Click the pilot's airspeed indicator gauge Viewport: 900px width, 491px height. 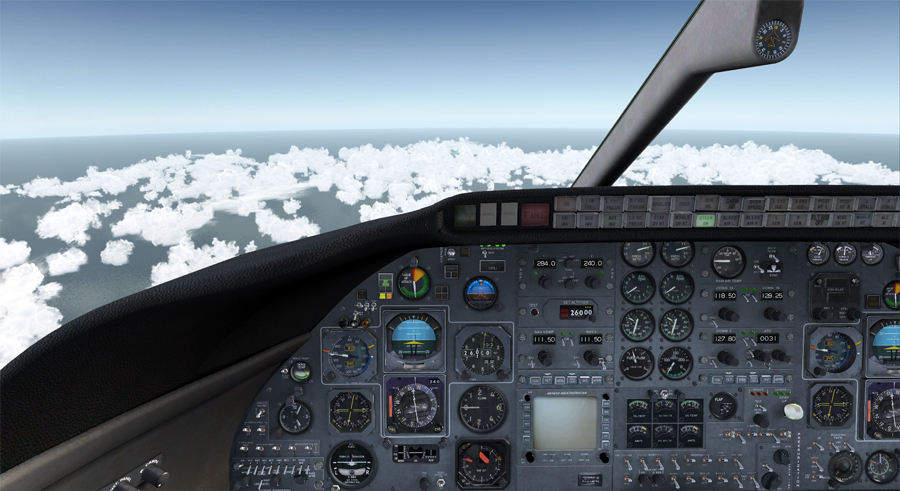[x=349, y=355]
